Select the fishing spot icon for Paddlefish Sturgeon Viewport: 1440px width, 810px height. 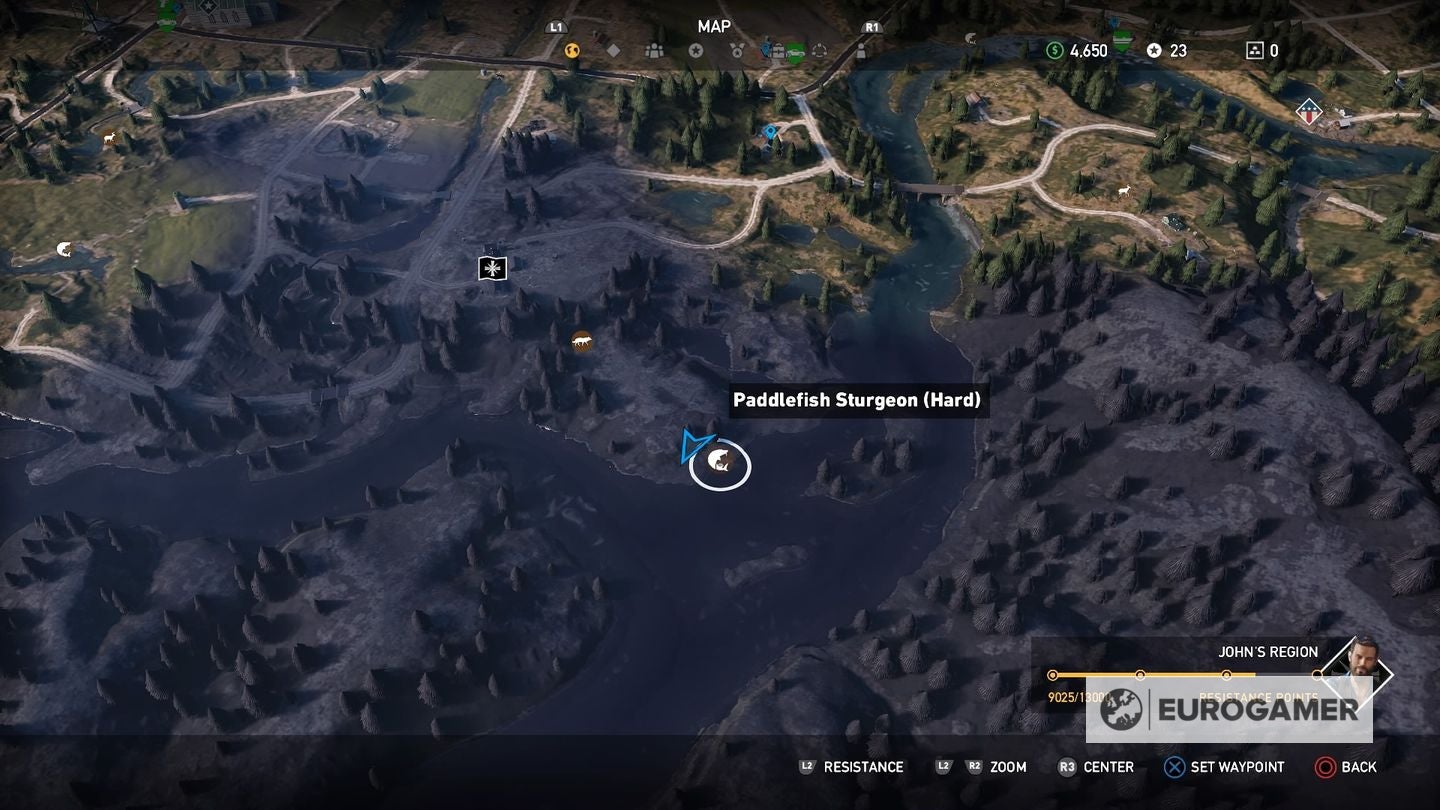click(719, 463)
